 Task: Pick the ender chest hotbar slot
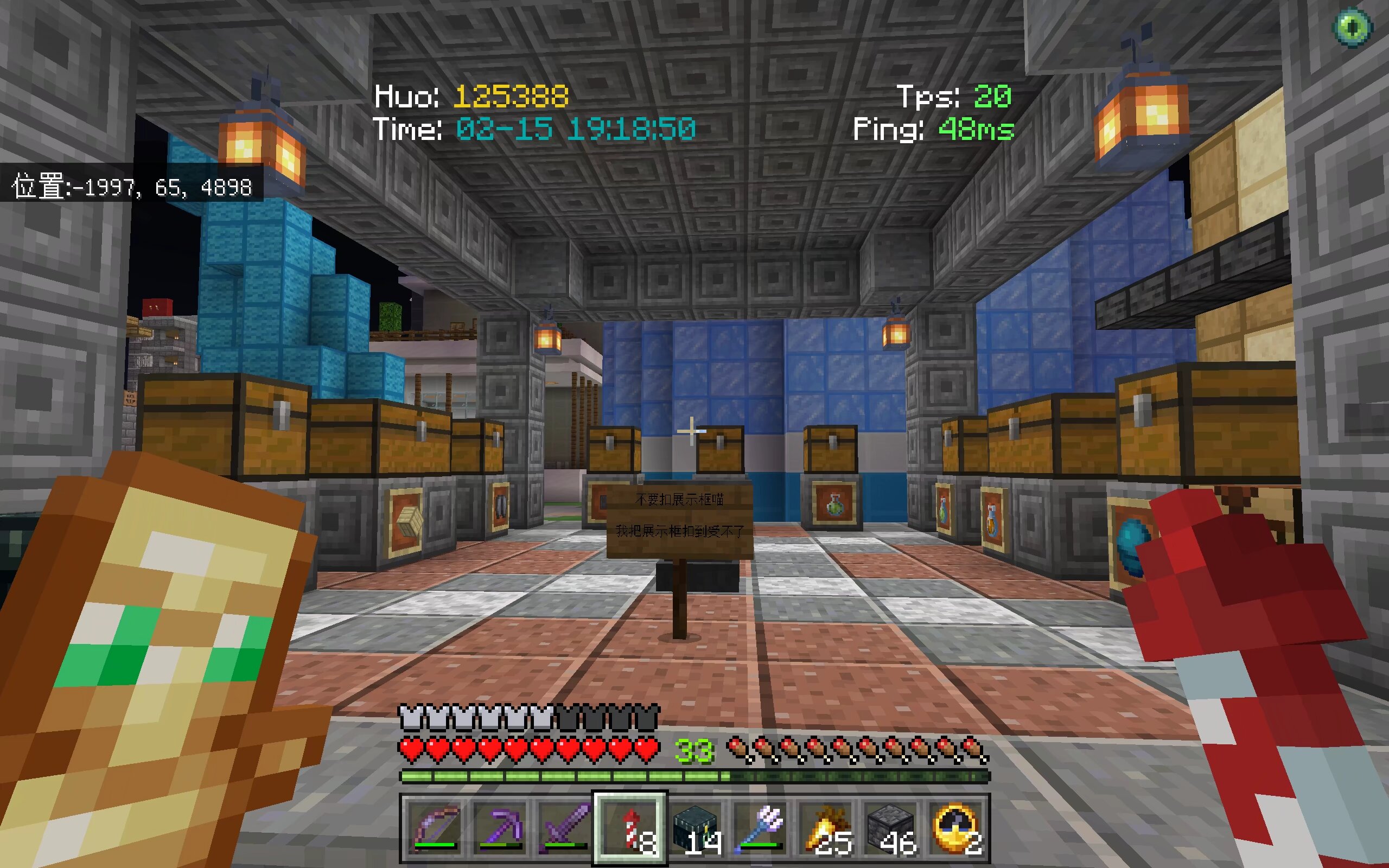(695, 828)
